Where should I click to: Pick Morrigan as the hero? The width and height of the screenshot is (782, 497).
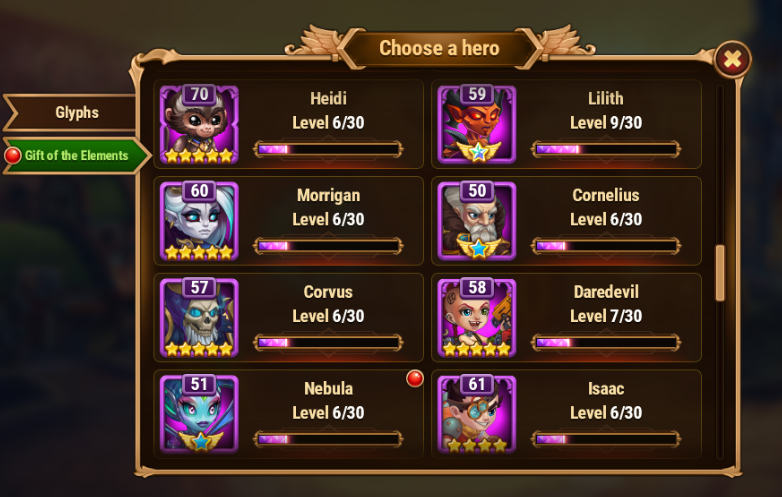(x=288, y=220)
